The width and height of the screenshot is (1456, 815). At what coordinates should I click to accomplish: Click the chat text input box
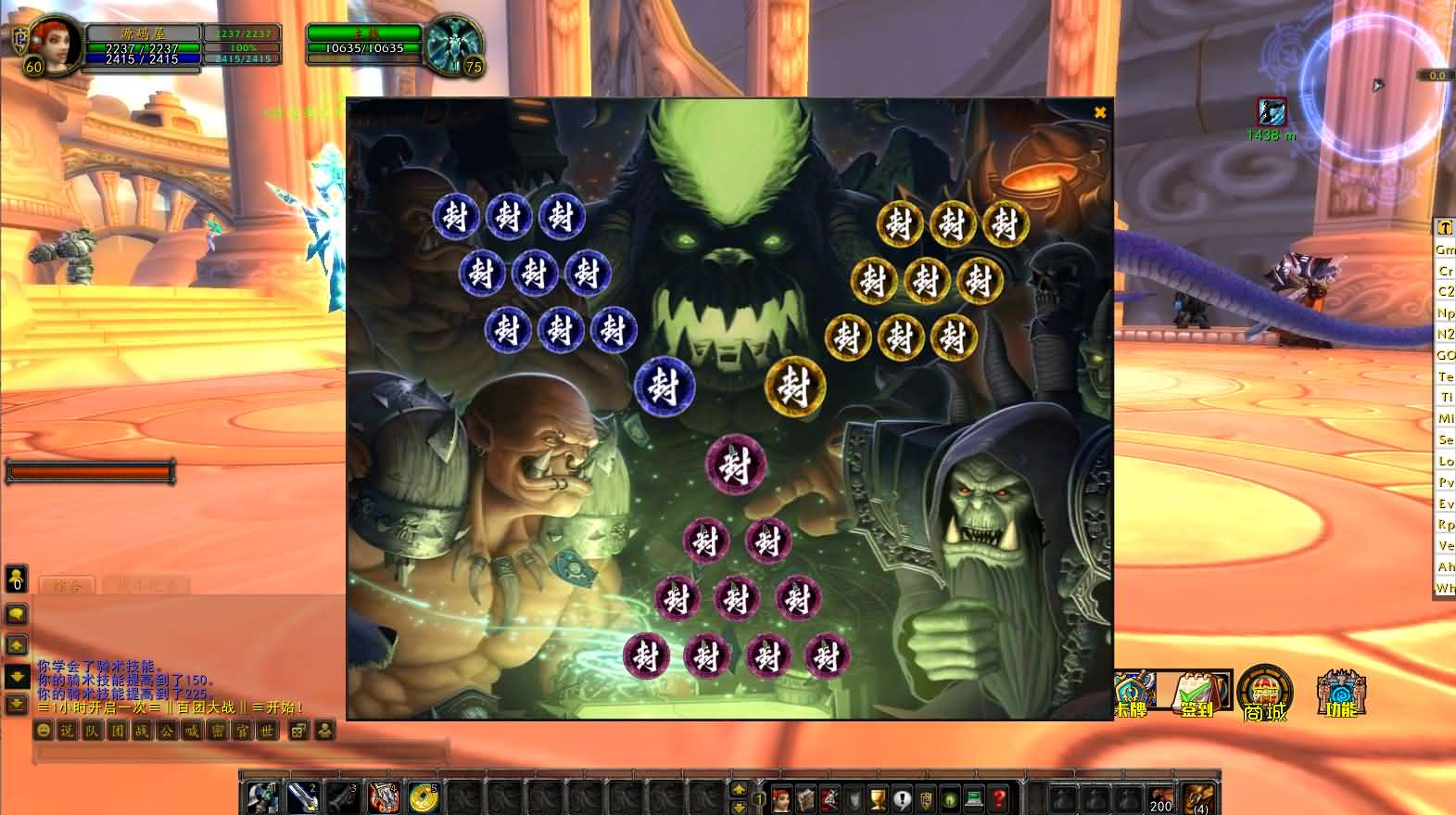(241, 751)
